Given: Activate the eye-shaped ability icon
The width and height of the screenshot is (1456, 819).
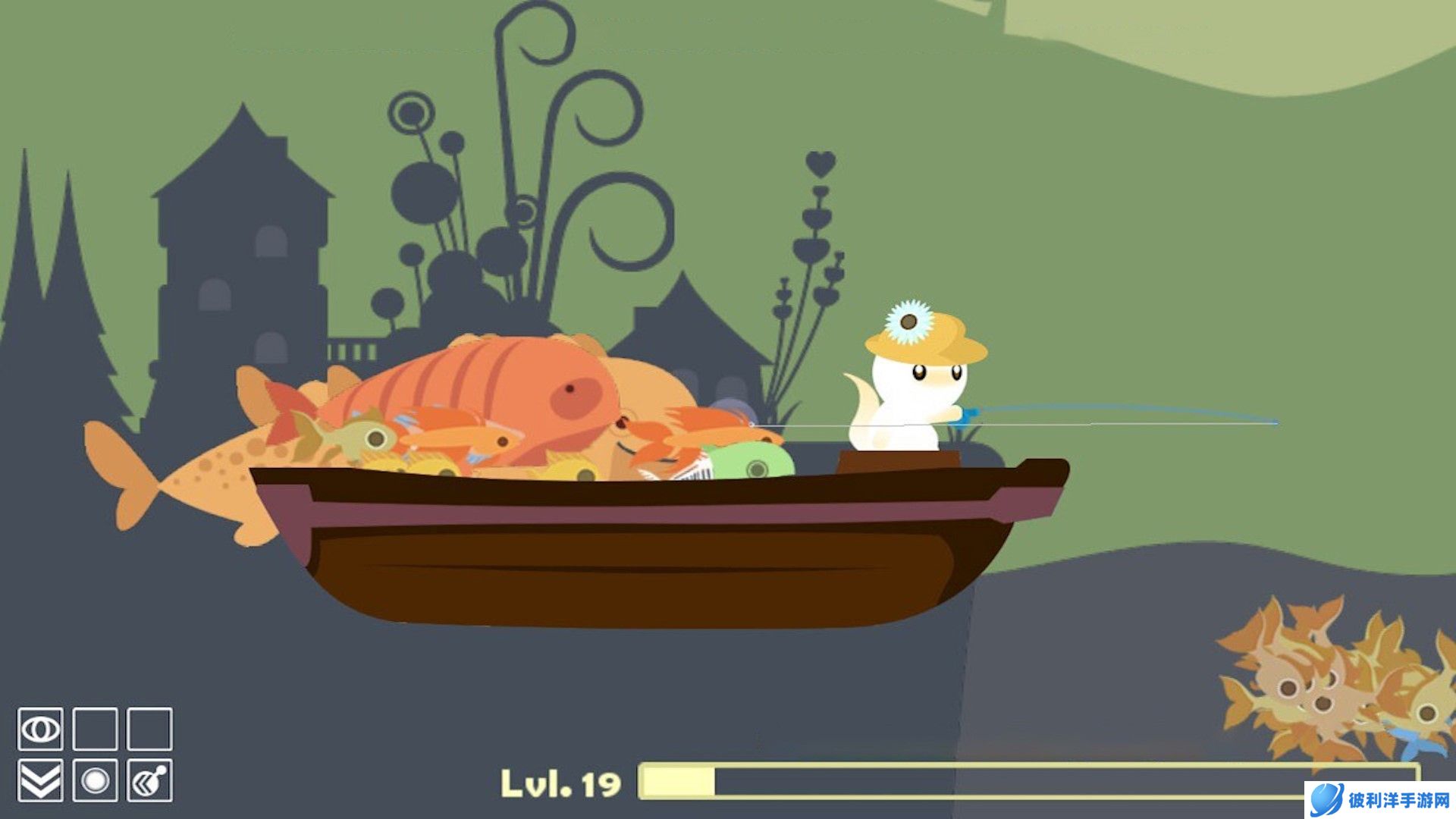Looking at the screenshot, I should (x=40, y=730).
